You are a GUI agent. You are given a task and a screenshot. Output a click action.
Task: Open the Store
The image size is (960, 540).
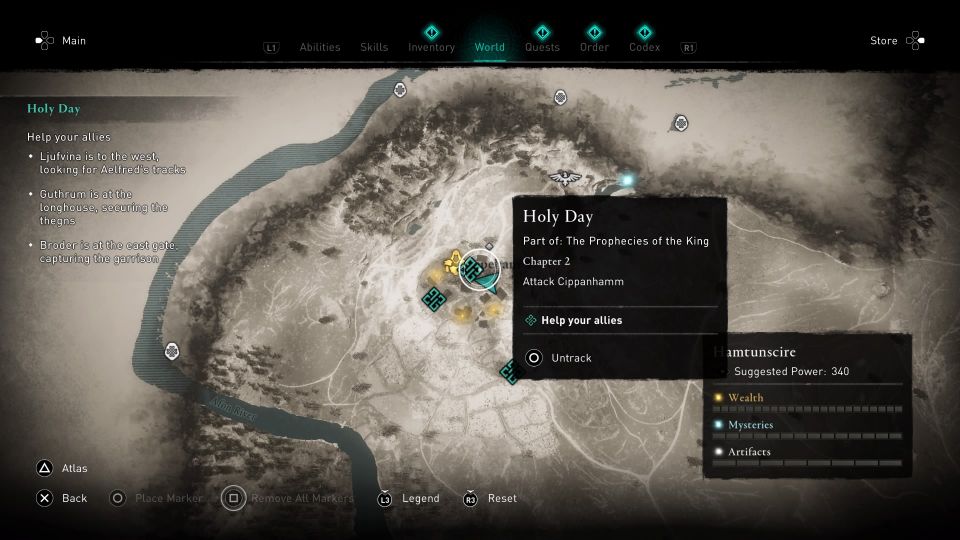click(x=896, y=41)
